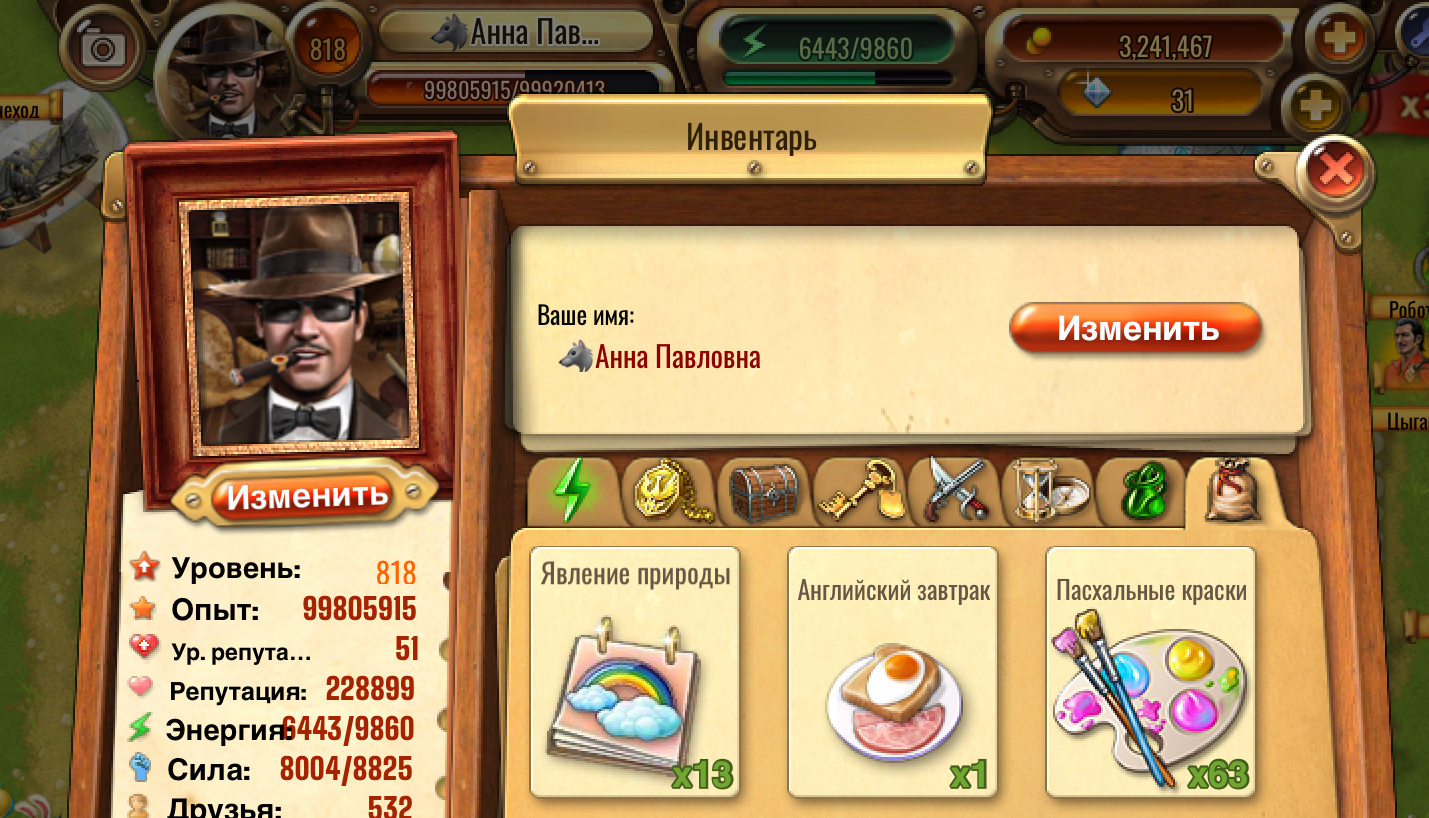Viewport: 1429px width, 818px height.
Task: Open the gold pocket watch tab
Action: (x=668, y=491)
